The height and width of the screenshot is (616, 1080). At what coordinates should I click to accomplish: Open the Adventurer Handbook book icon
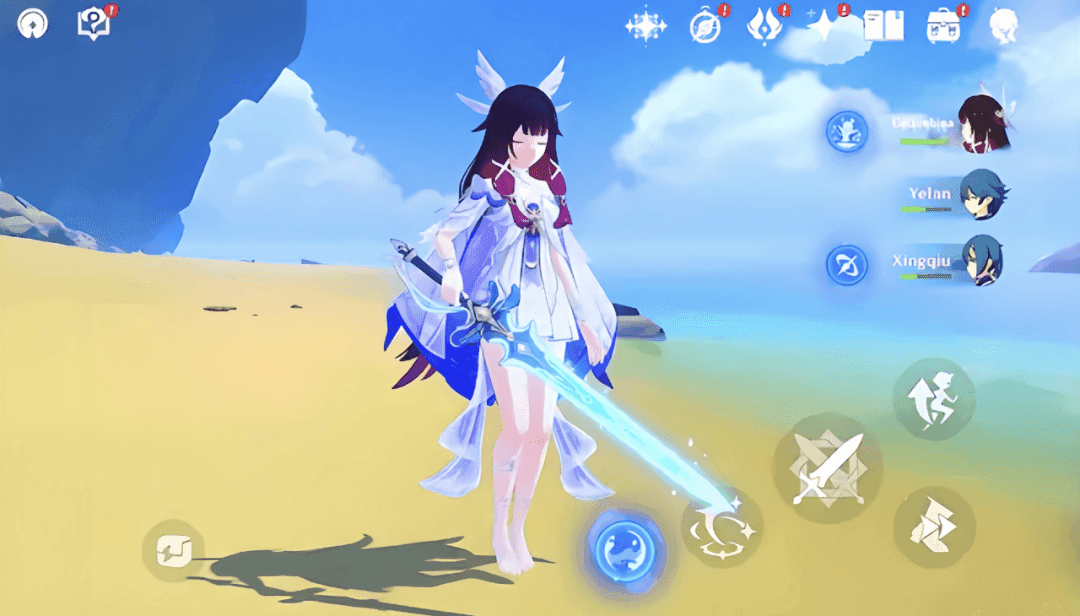884,26
